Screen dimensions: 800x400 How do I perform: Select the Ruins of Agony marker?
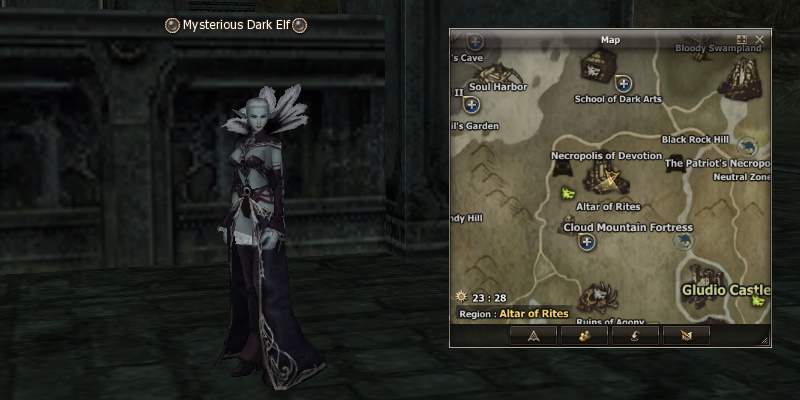[600, 298]
